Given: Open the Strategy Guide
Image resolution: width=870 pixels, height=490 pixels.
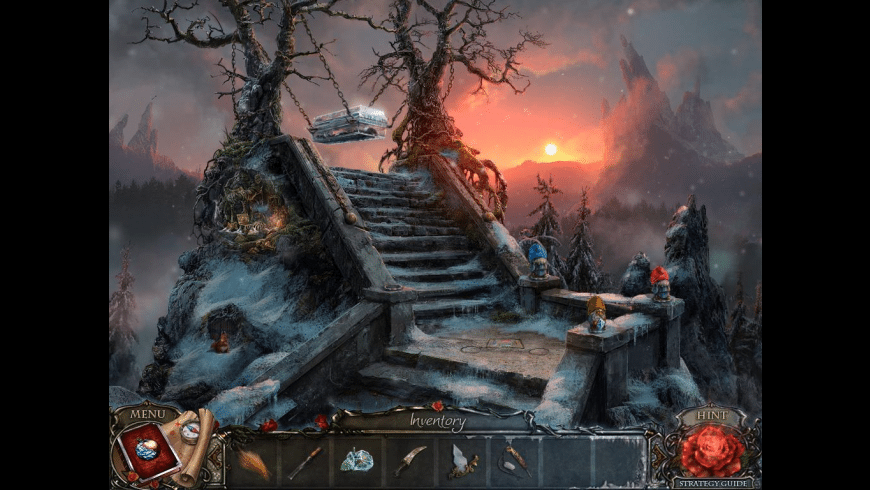Looking at the screenshot, I should tap(713, 483).
